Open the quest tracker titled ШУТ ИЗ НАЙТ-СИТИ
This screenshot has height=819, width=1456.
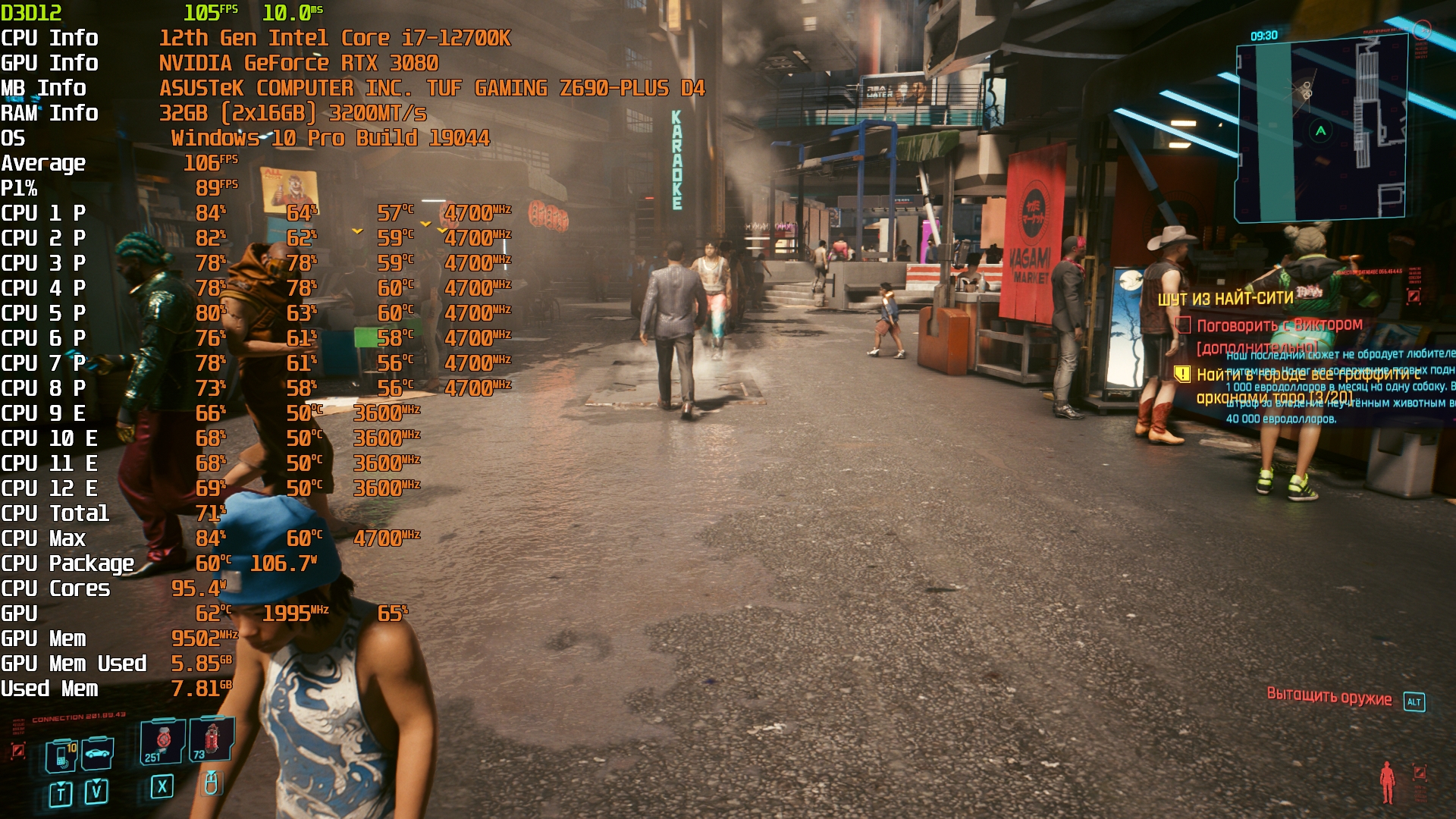(x=1225, y=299)
